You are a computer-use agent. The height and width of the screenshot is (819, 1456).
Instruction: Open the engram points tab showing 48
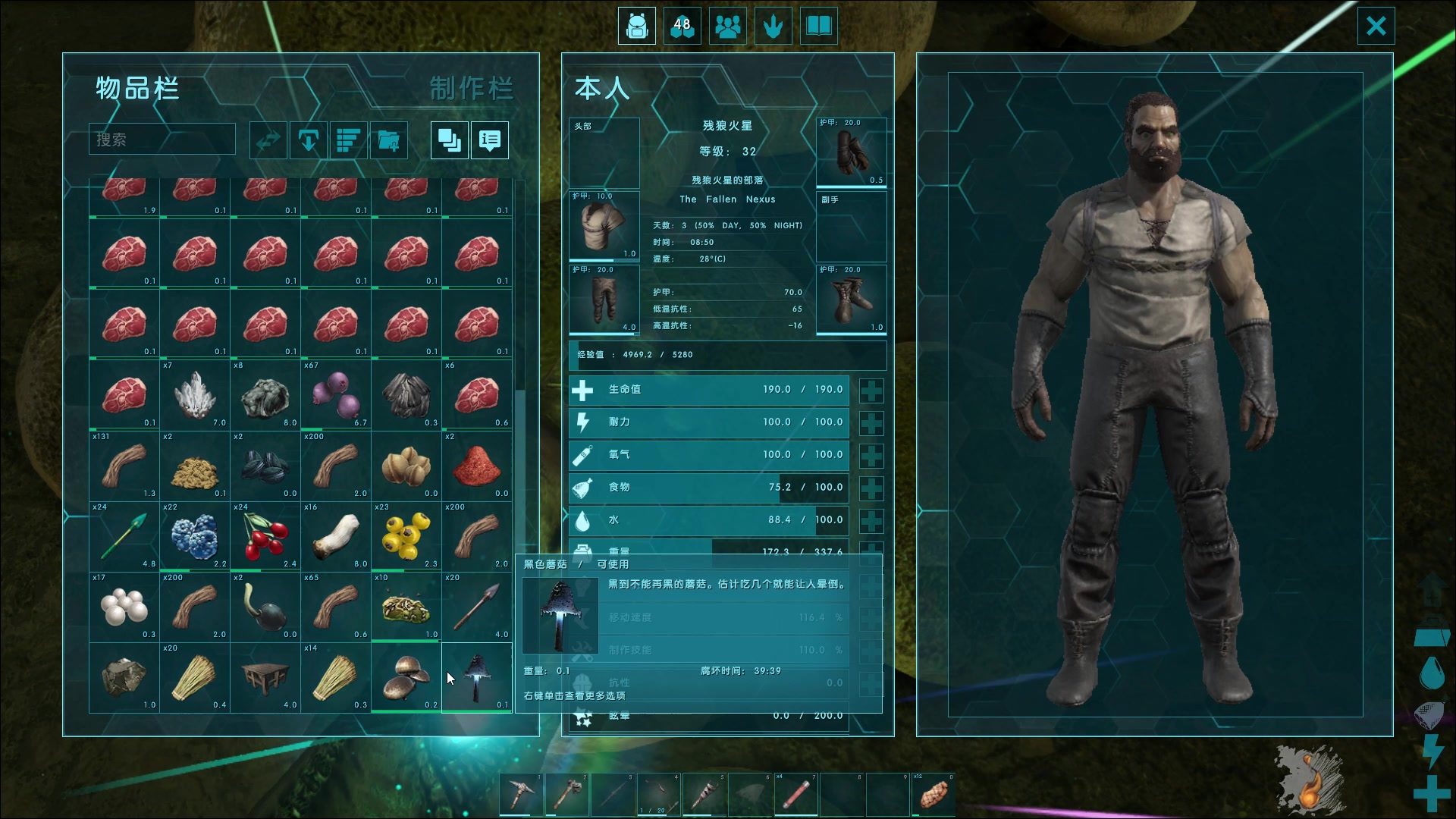click(682, 26)
